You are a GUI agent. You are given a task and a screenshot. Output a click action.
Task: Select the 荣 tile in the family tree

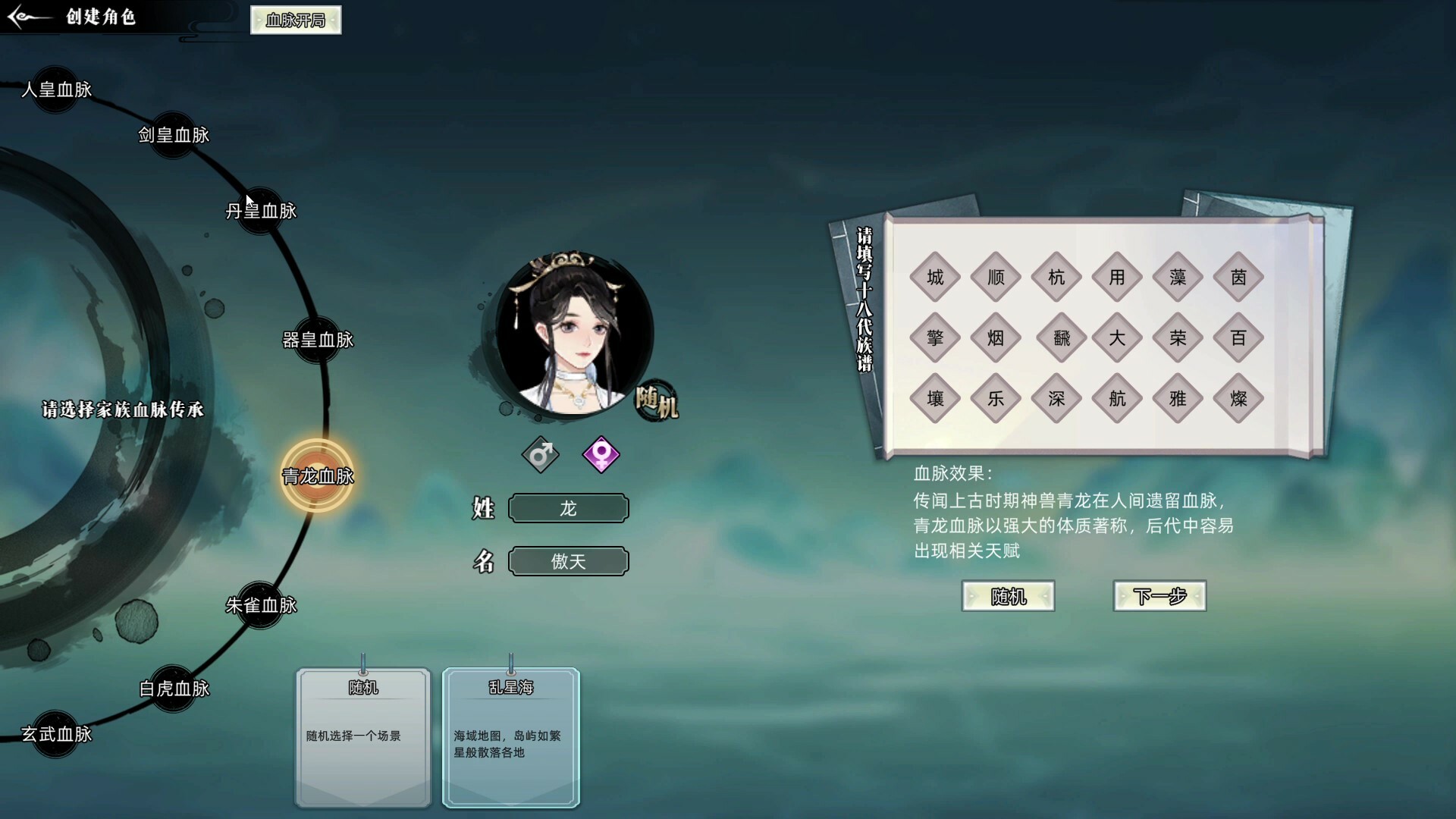click(x=1177, y=338)
